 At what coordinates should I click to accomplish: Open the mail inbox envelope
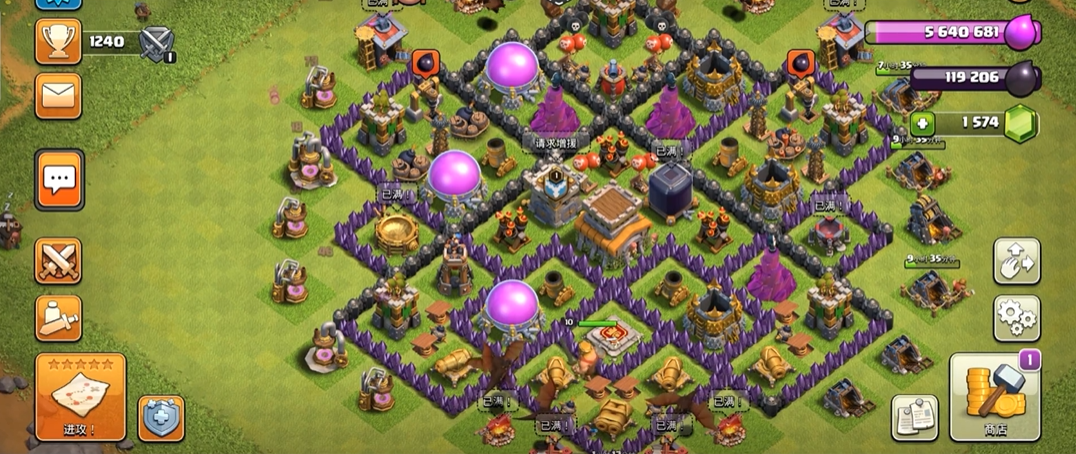pos(58,95)
